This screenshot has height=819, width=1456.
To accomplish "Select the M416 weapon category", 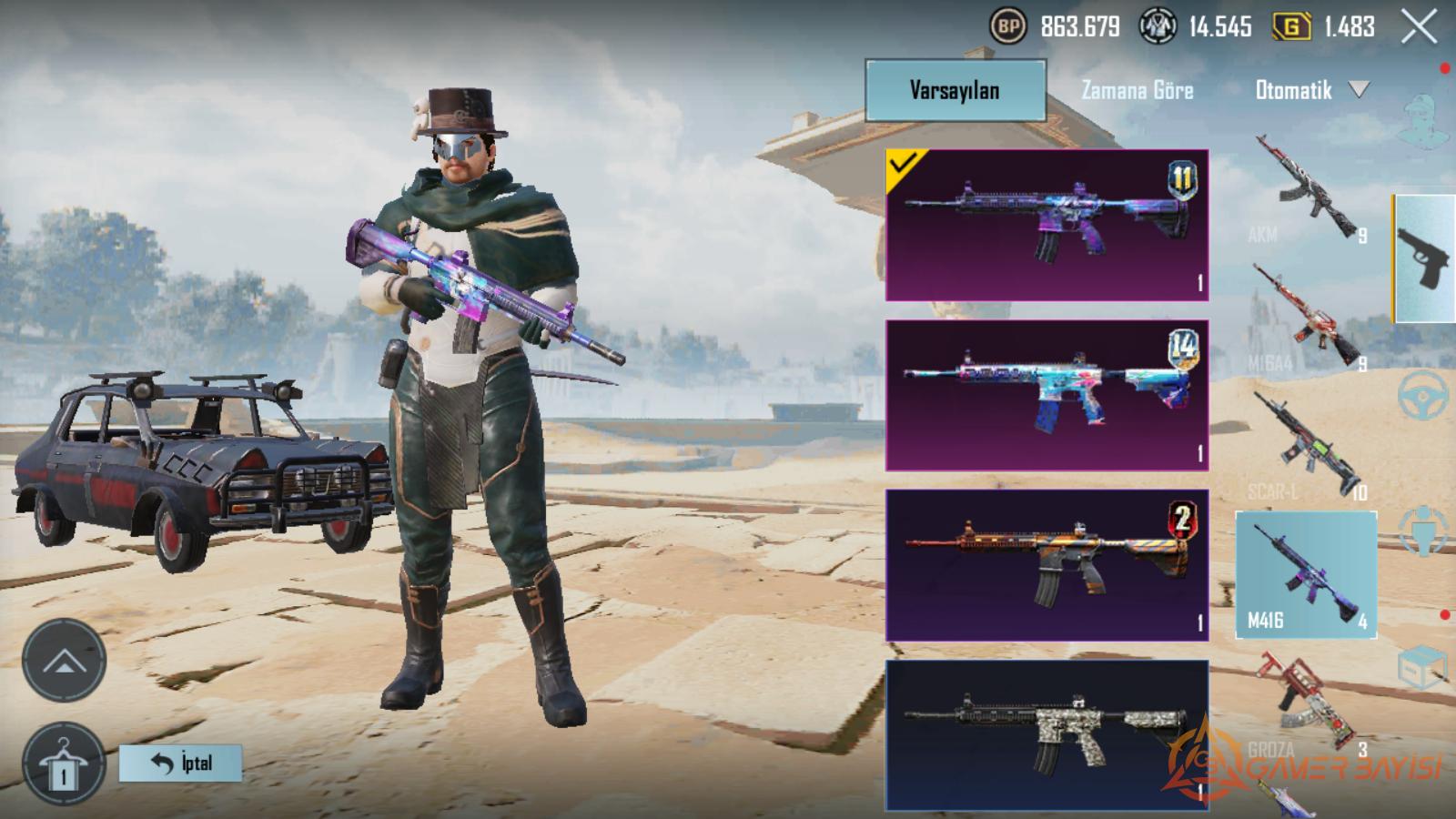I will click(x=1306, y=574).
